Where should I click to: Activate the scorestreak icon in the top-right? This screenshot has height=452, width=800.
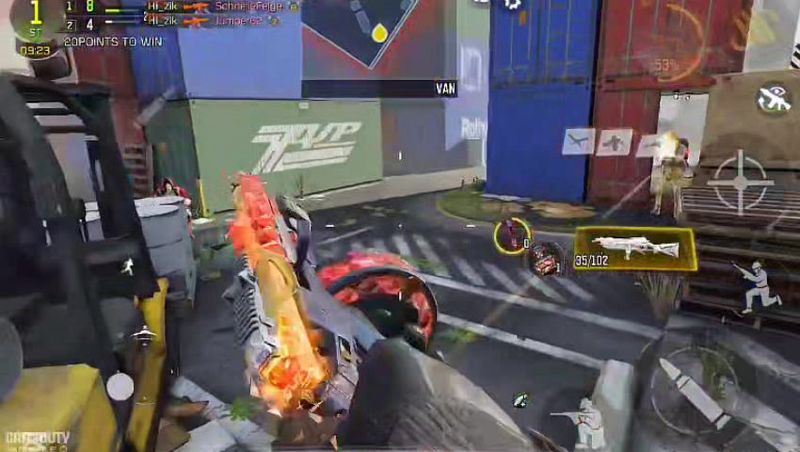[773, 98]
